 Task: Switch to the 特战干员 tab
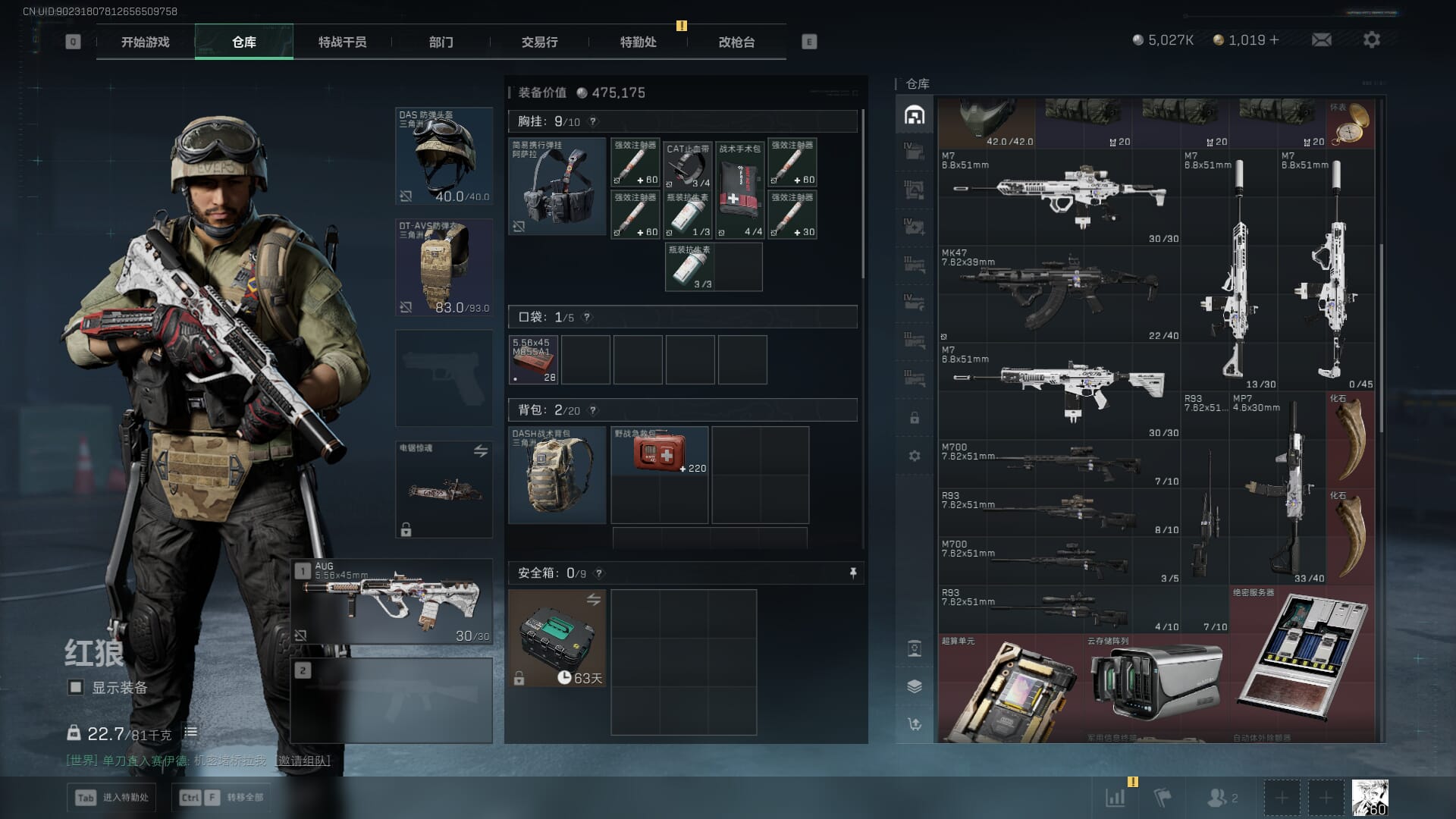click(x=342, y=42)
